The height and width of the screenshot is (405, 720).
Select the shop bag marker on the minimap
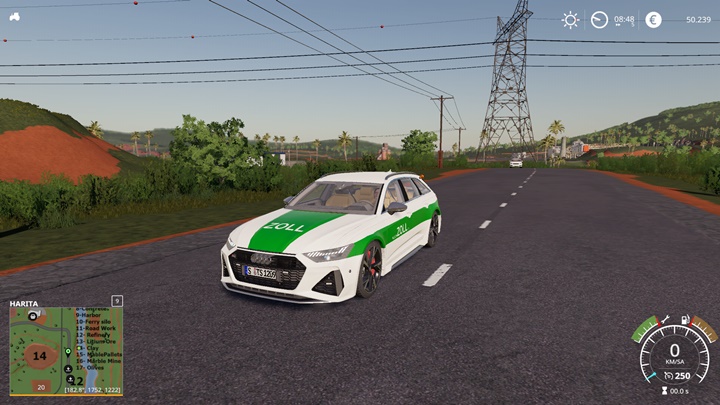(33, 314)
